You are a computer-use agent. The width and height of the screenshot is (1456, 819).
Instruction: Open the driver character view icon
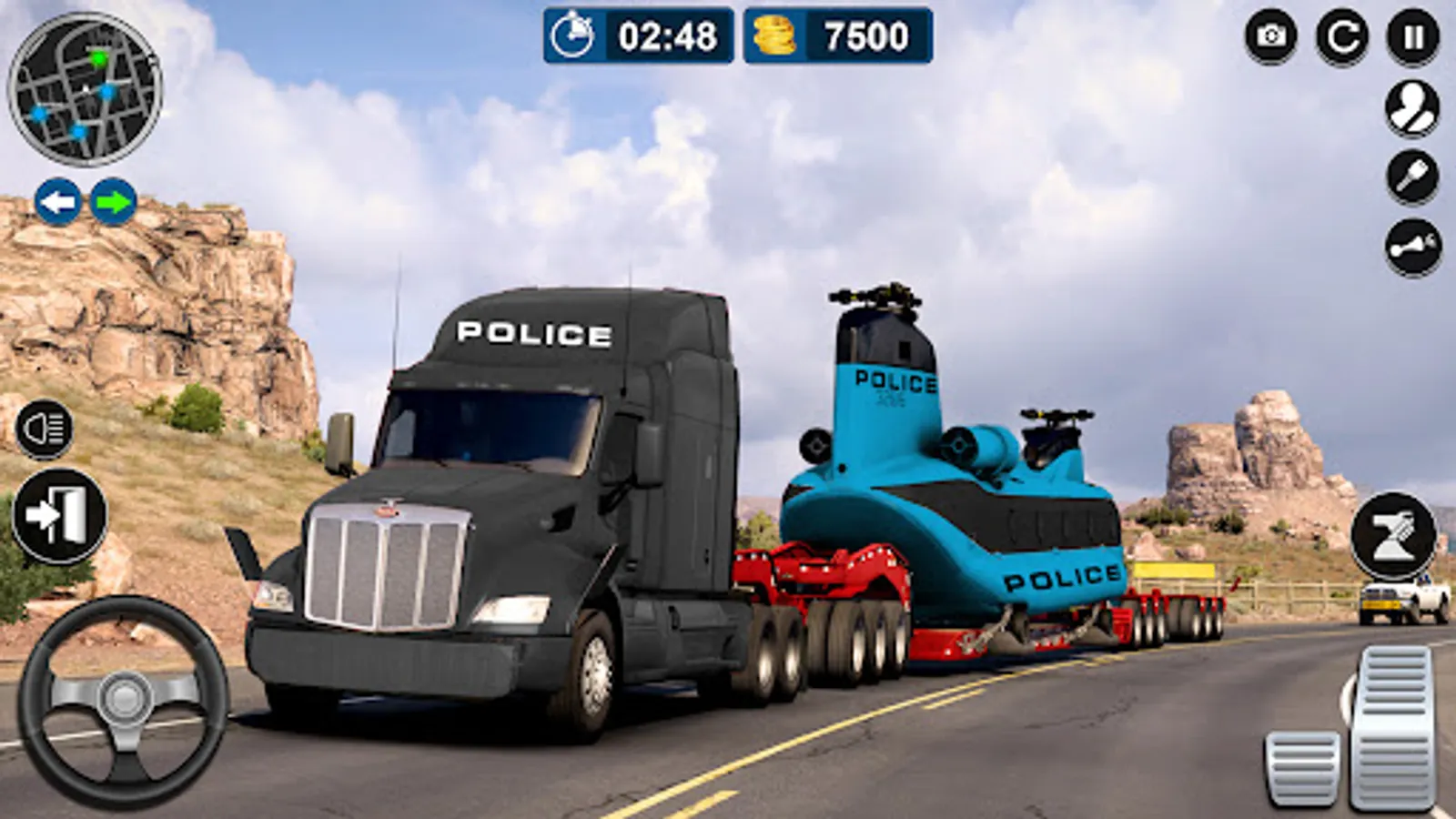(x=1410, y=106)
